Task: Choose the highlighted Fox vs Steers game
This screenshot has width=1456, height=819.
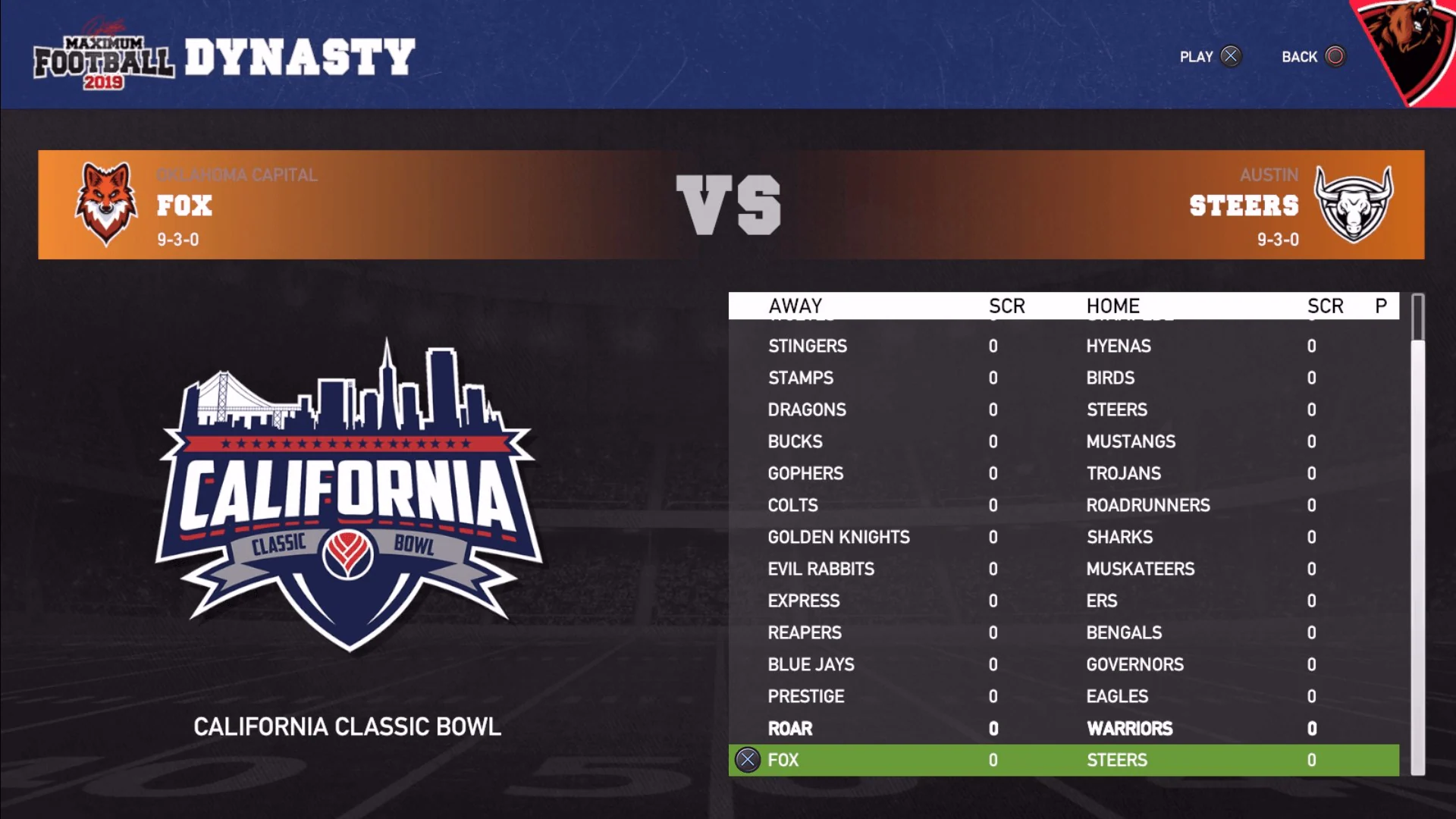Action: tap(1062, 760)
